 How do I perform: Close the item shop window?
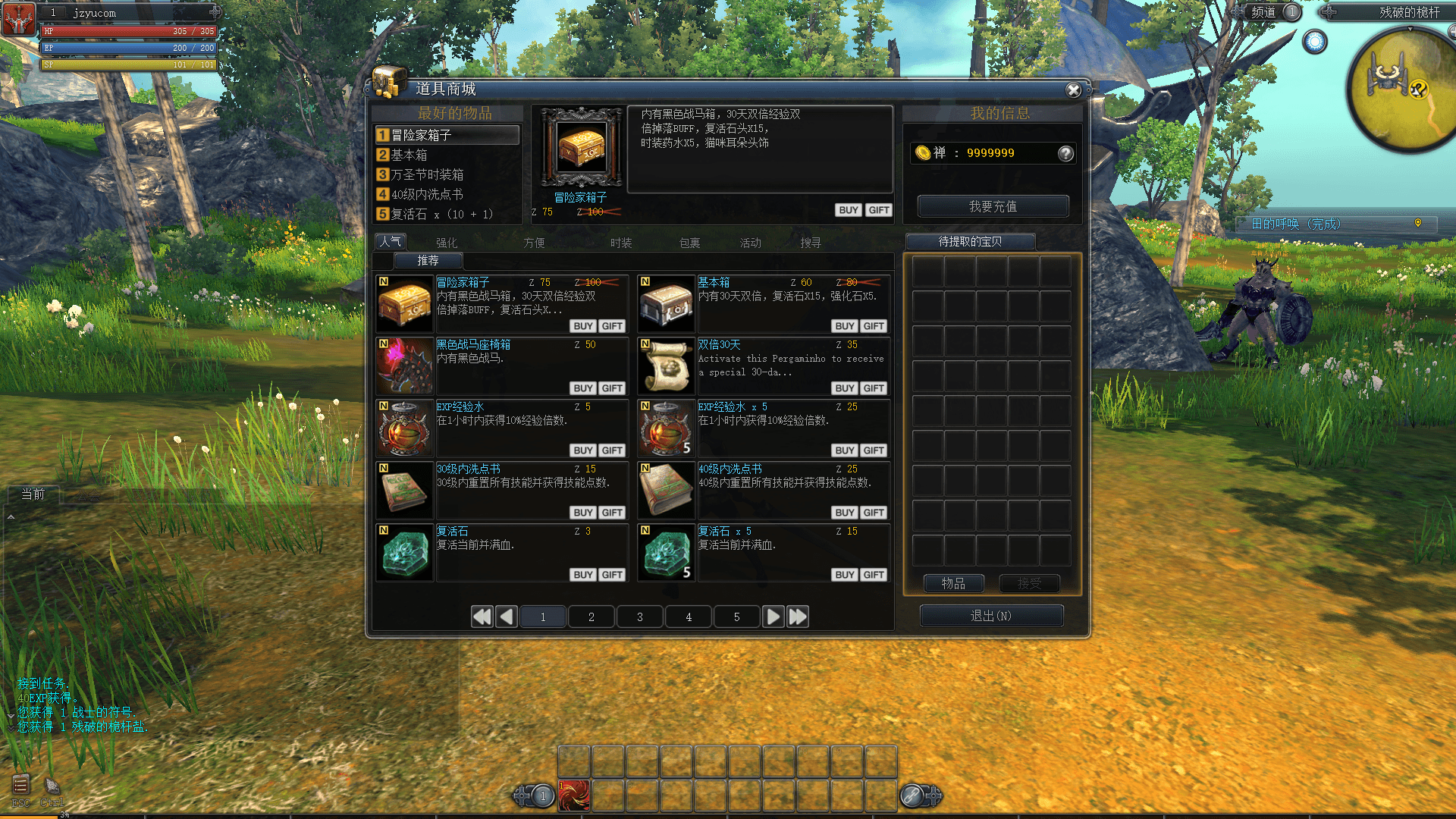point(1073,90)
